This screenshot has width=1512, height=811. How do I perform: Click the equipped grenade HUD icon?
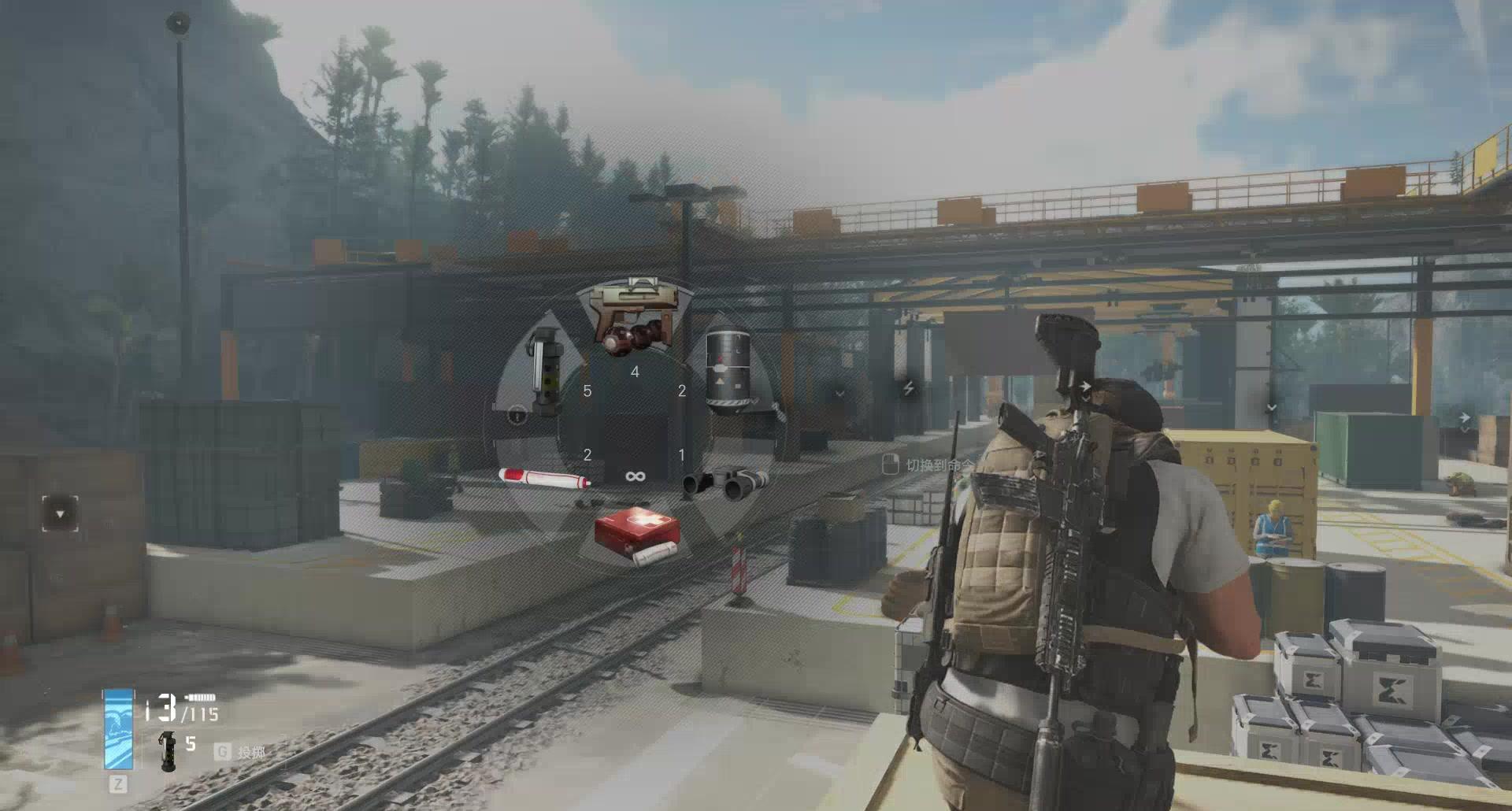click(167, 751)
